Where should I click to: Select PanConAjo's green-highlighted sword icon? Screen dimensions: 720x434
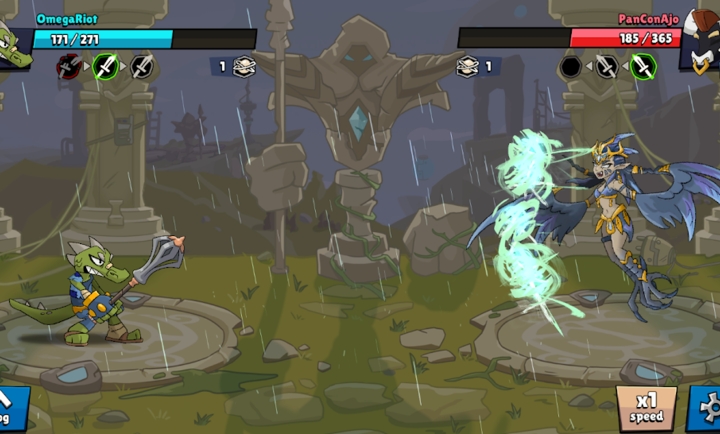tap(643, 67)
